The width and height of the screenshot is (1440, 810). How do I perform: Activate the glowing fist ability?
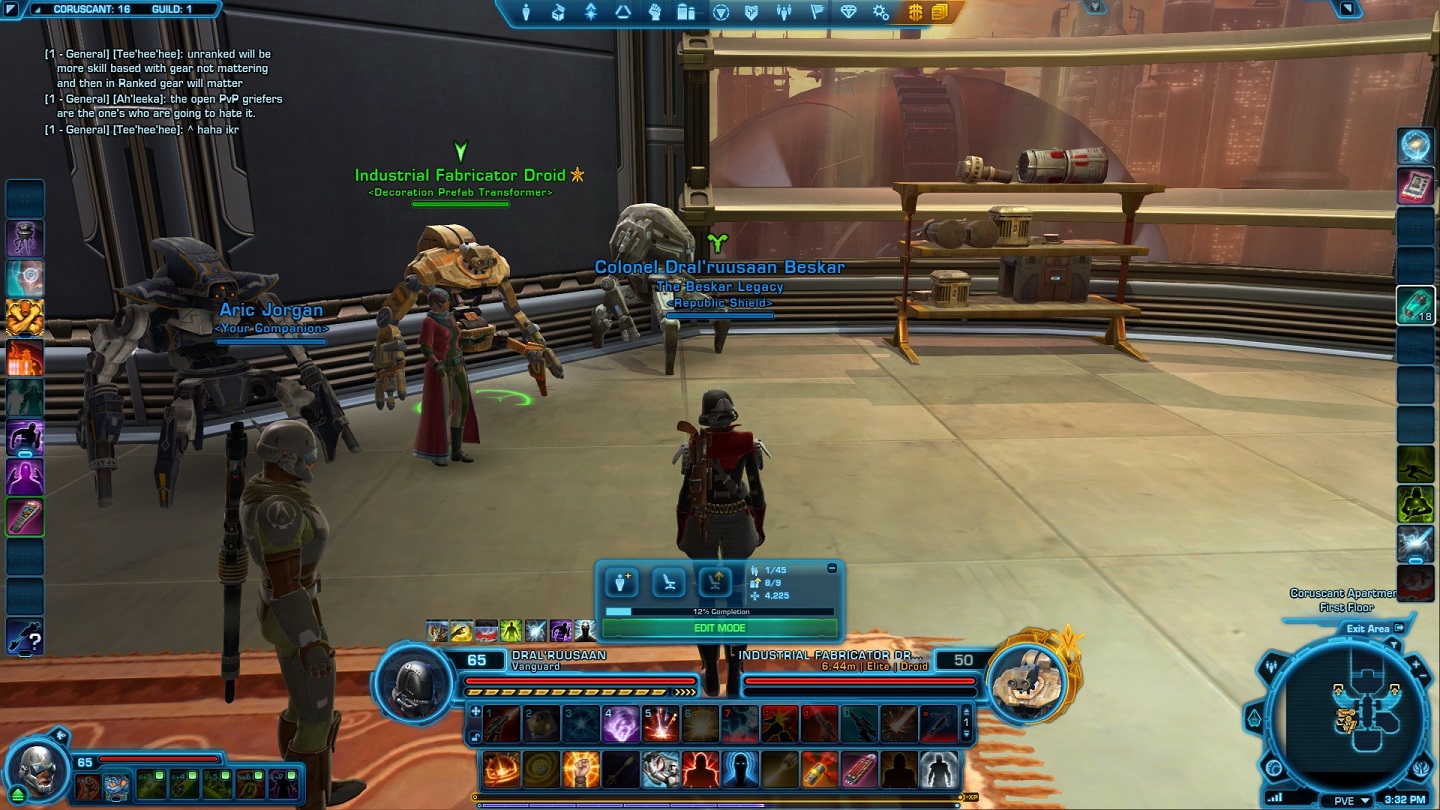click(581, 769)
